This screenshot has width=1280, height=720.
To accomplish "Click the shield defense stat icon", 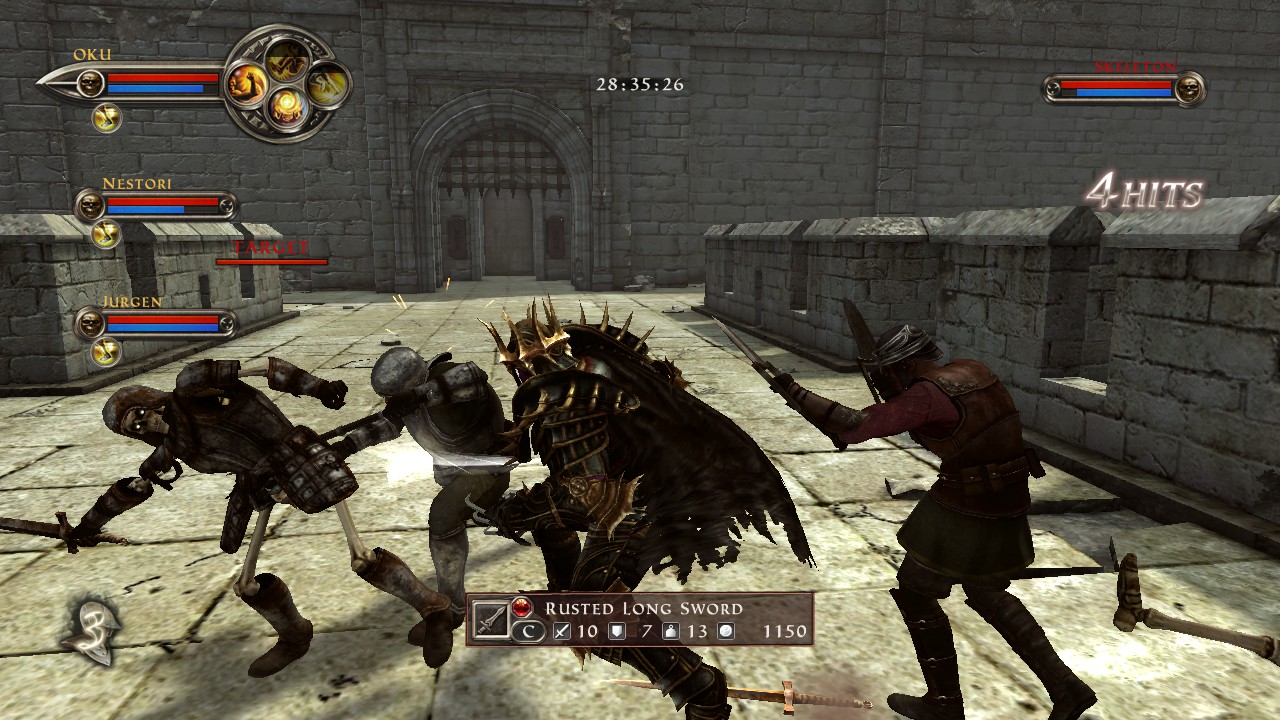I will (617, 632).
